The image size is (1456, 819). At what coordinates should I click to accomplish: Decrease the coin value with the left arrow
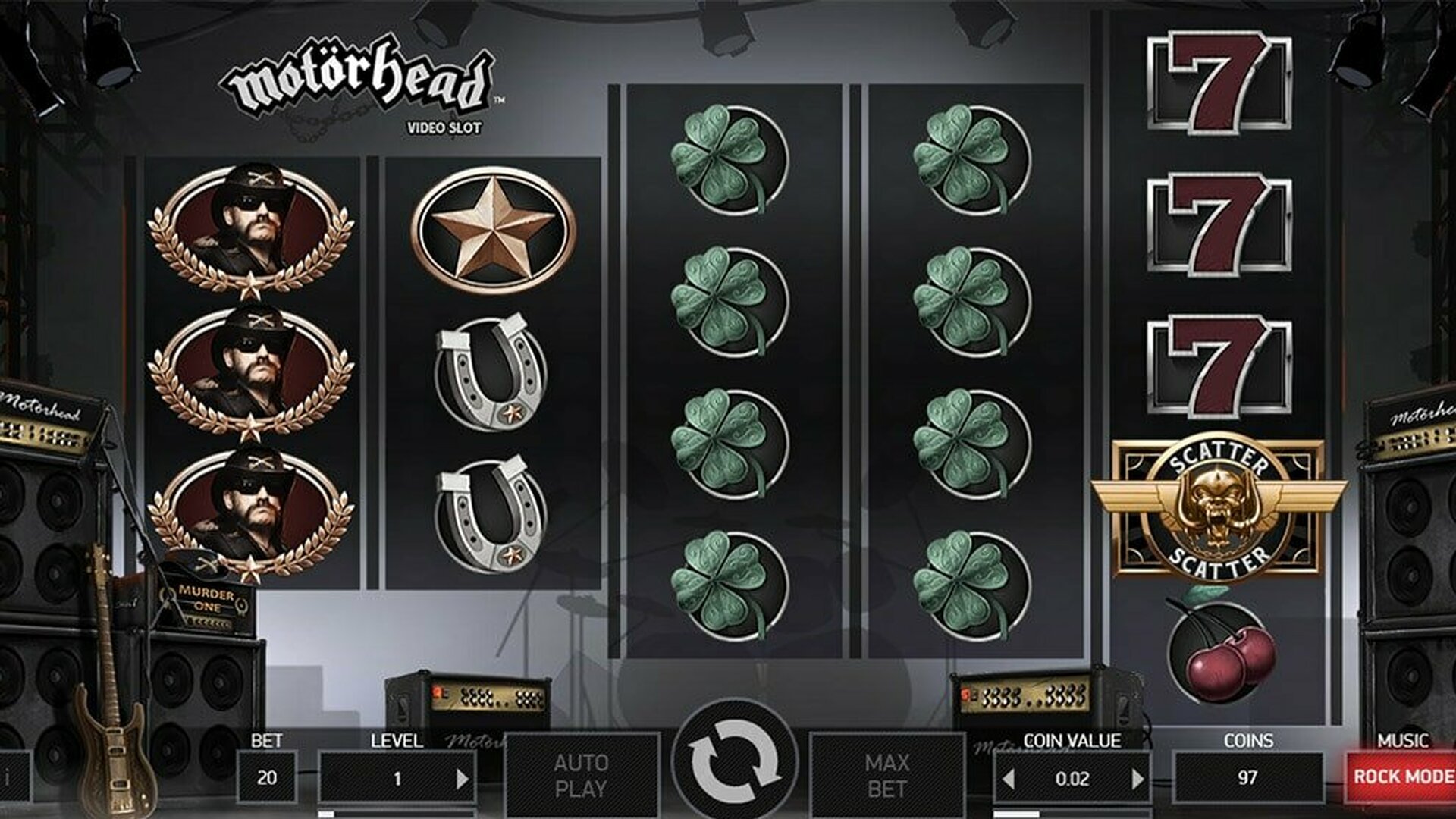pyautogui.click(x=1009, y=778)
